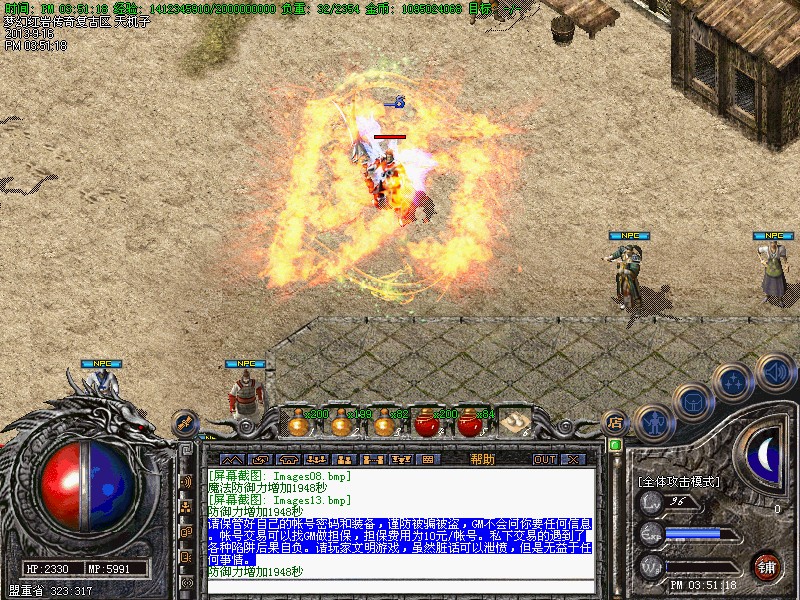Screen dimensions: 800x600
Task: Click the minimap mountain icon button
Action: click(x=231, y=459)
